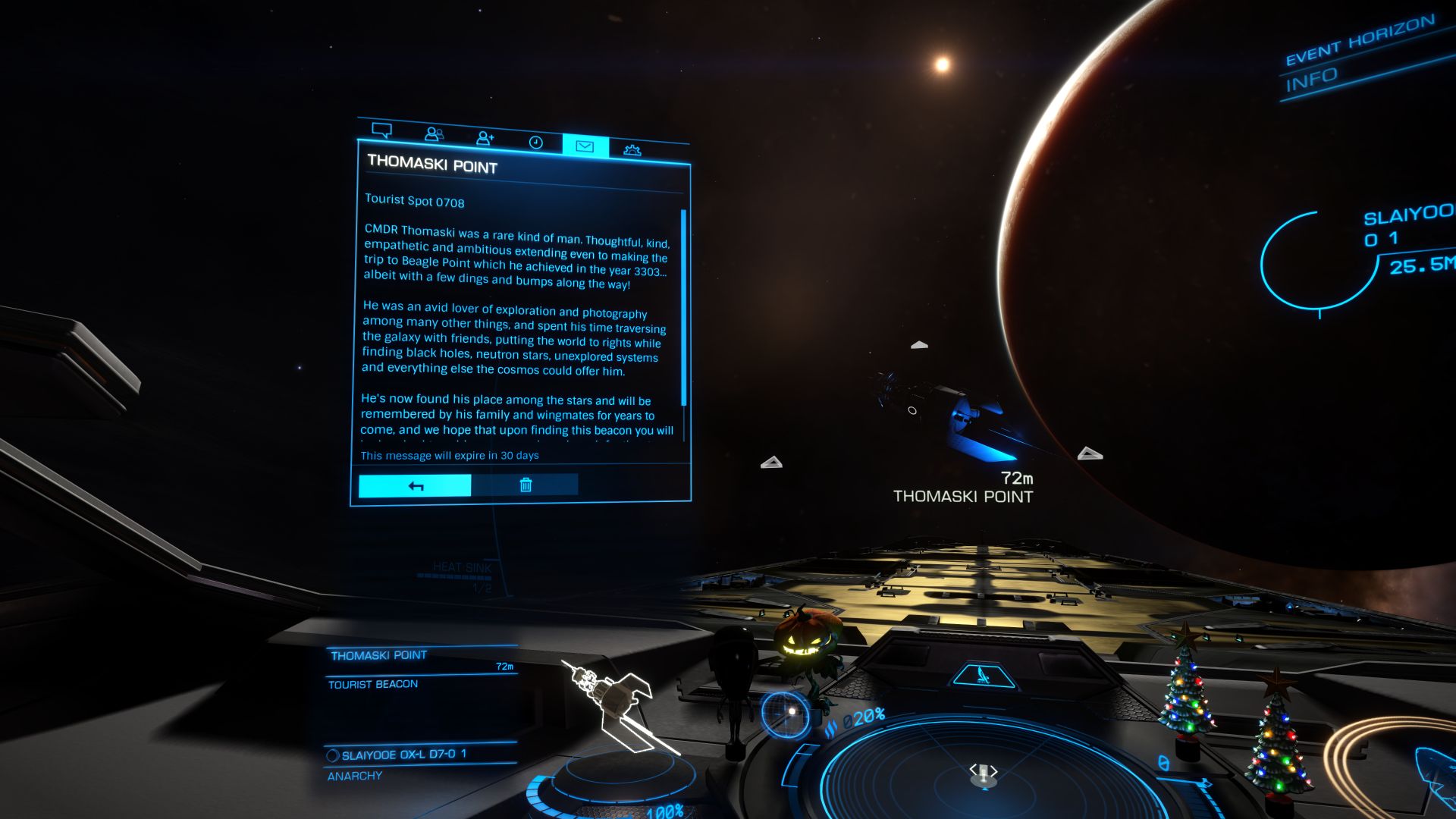The width and height of the screenshot is (1456, 819).
Task: Open the friends list tab
Action: (434, 134)
